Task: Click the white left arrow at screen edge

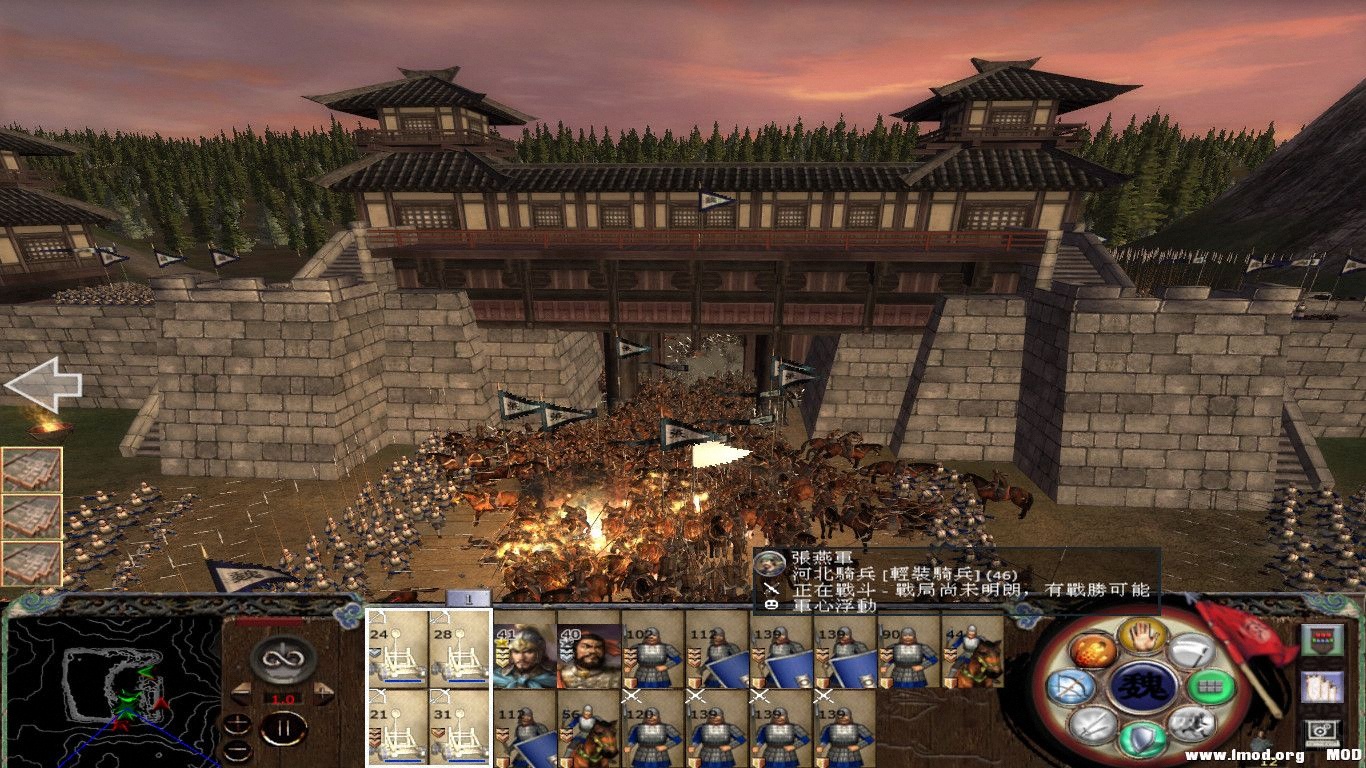Action: [x=42, y=385]
